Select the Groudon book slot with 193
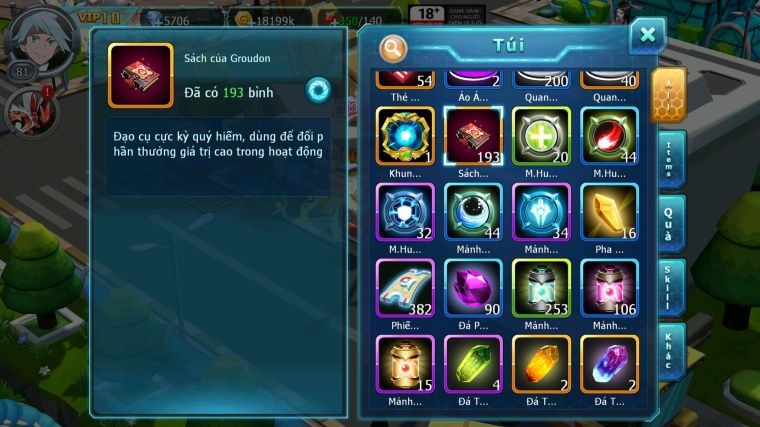The width and height of the screenshot is (760, 427). (473, 136)
